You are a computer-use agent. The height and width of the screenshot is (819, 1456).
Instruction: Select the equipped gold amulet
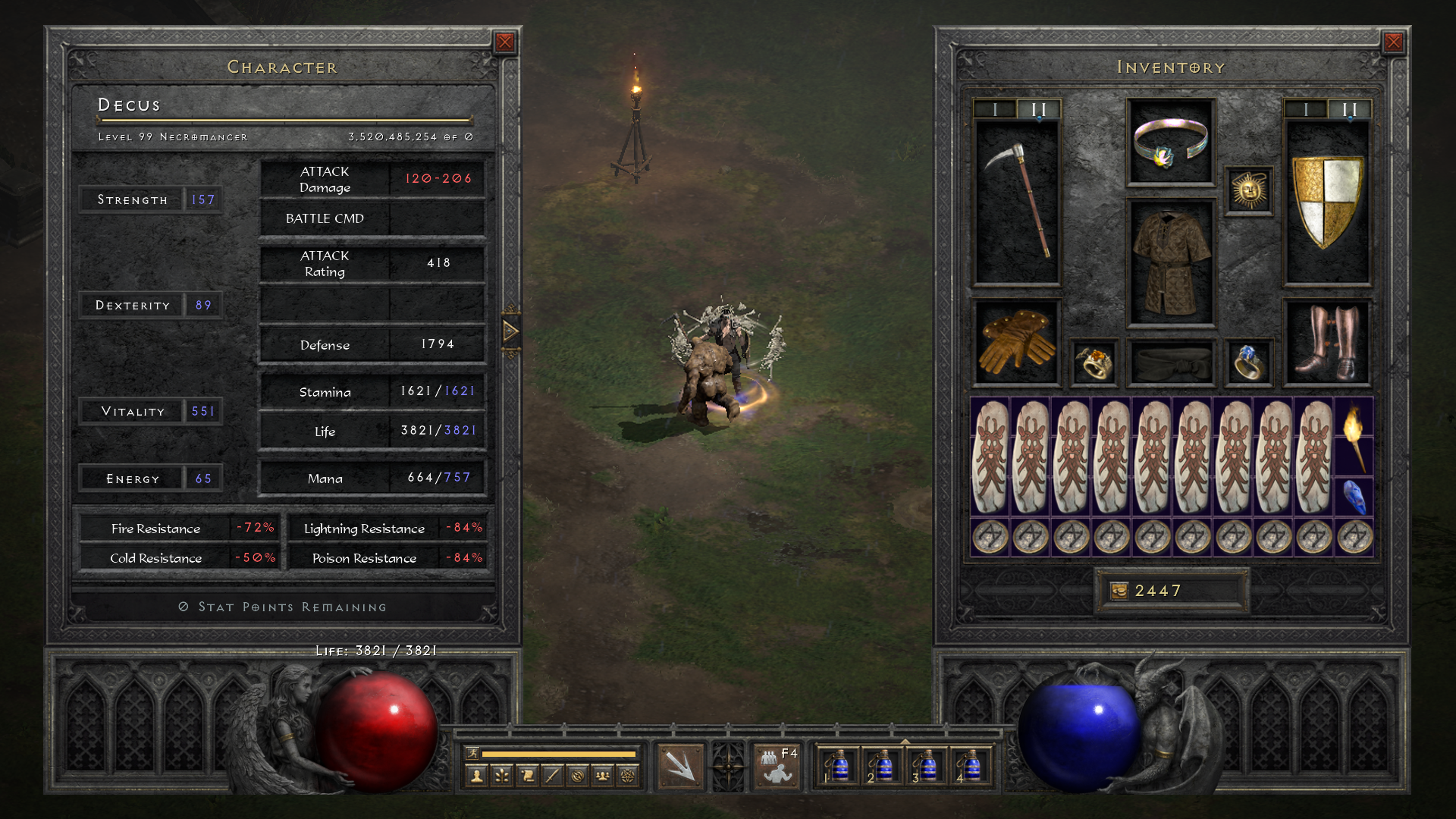pos(1248,191)
